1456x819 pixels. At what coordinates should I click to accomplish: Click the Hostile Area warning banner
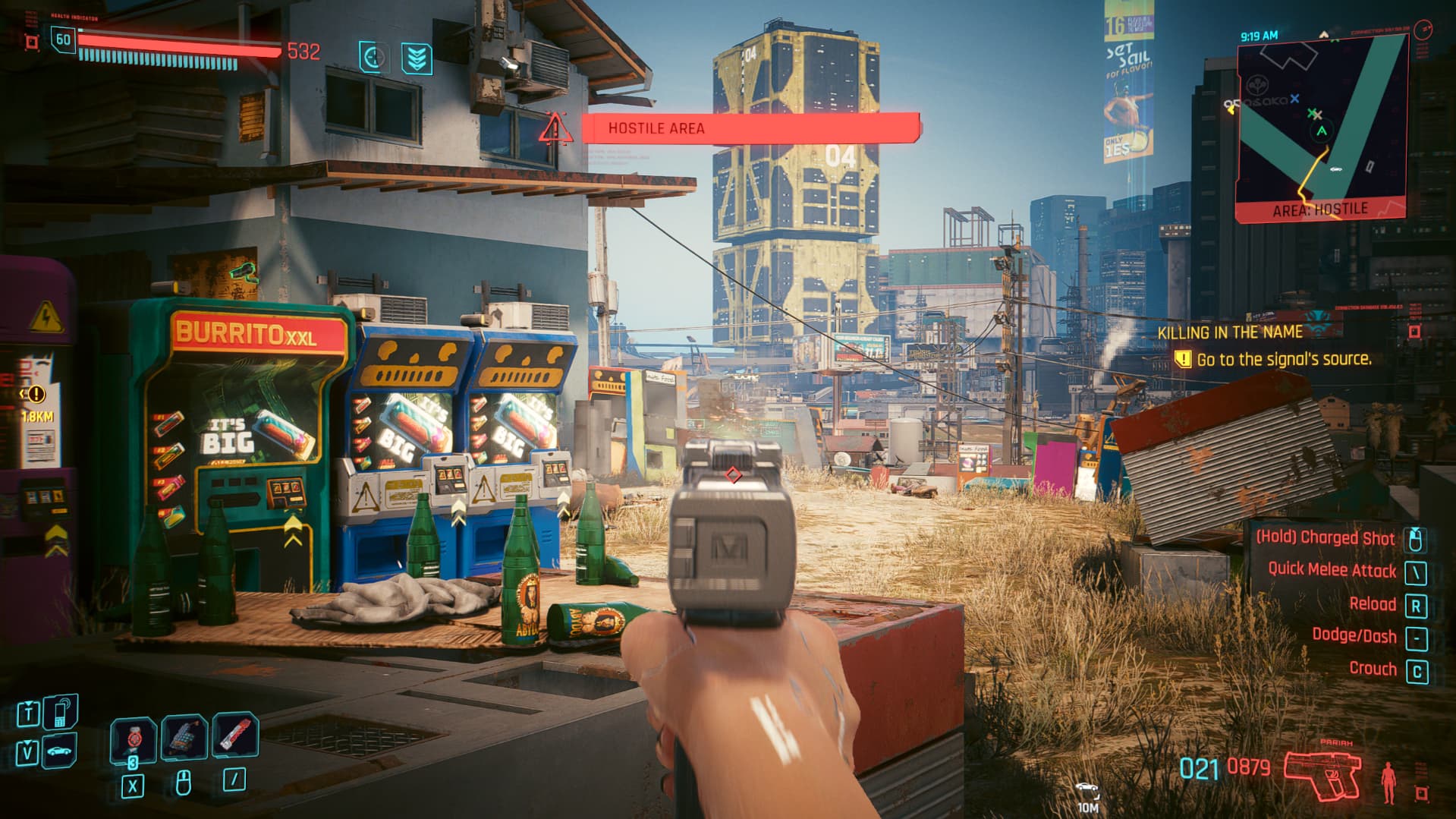point(750,128)
